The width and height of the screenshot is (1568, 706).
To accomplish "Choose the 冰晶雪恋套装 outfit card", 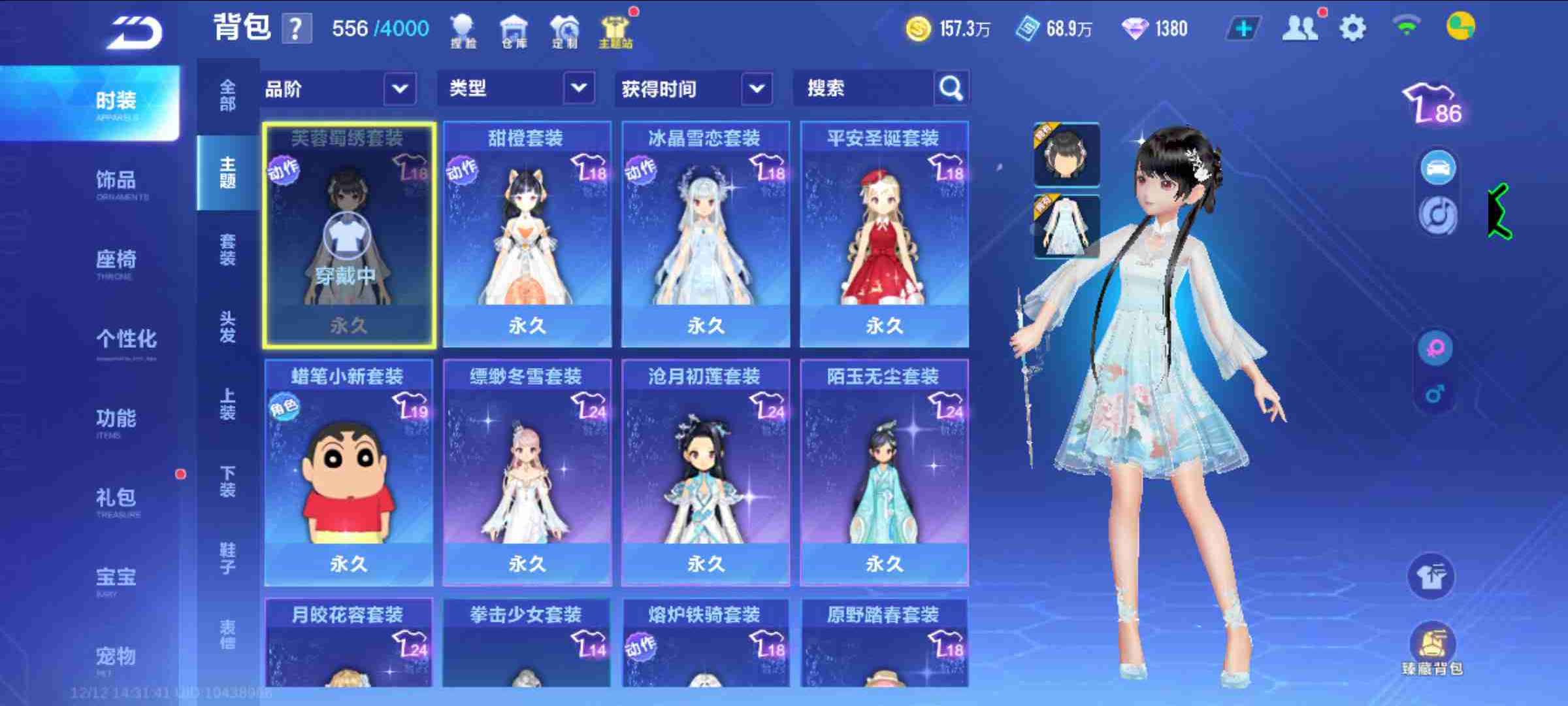I will [705, 234].
